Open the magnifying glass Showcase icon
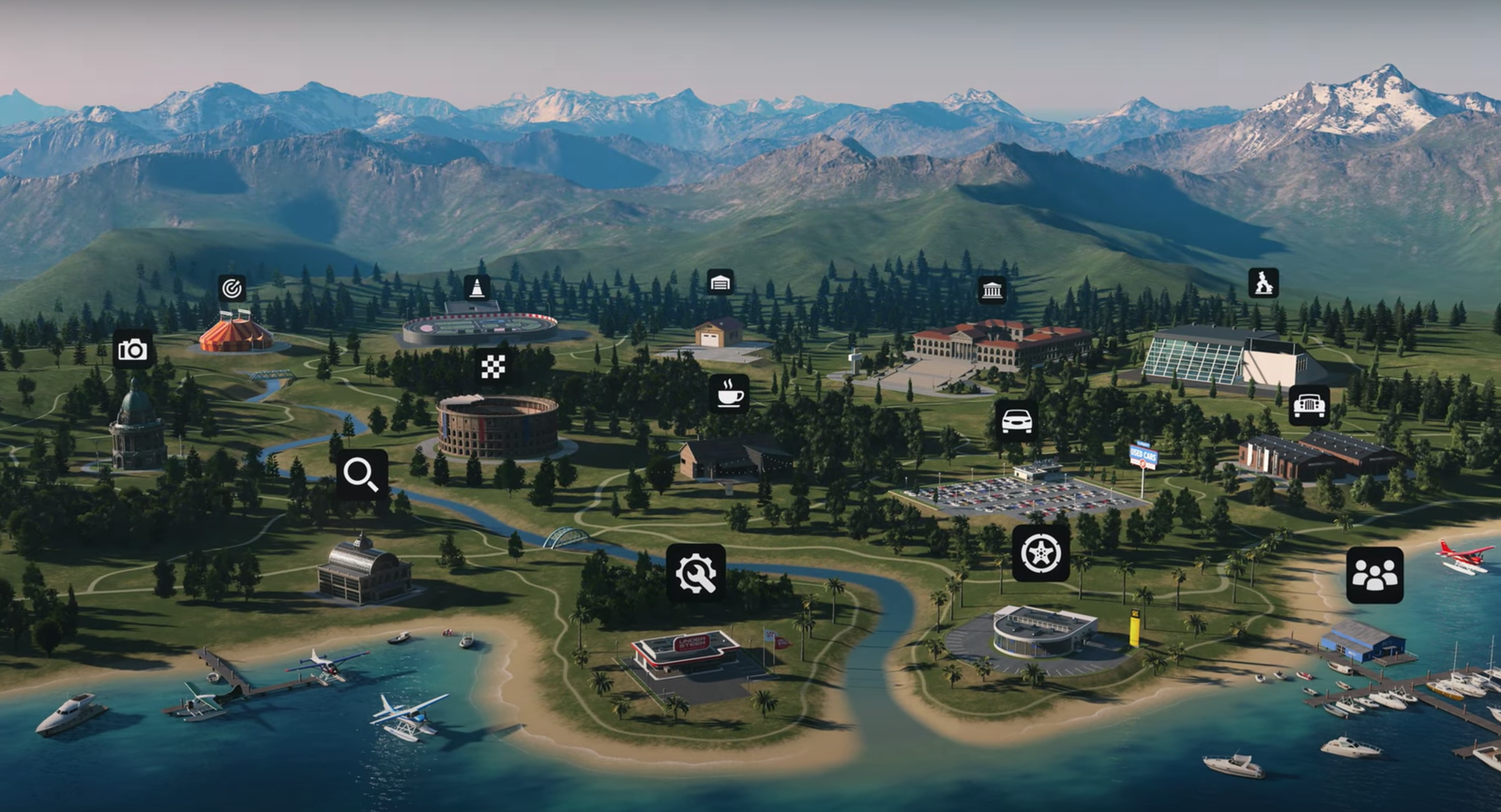Image resolution: width=1501 pixels, height=812 pixels. click(361, 474)
